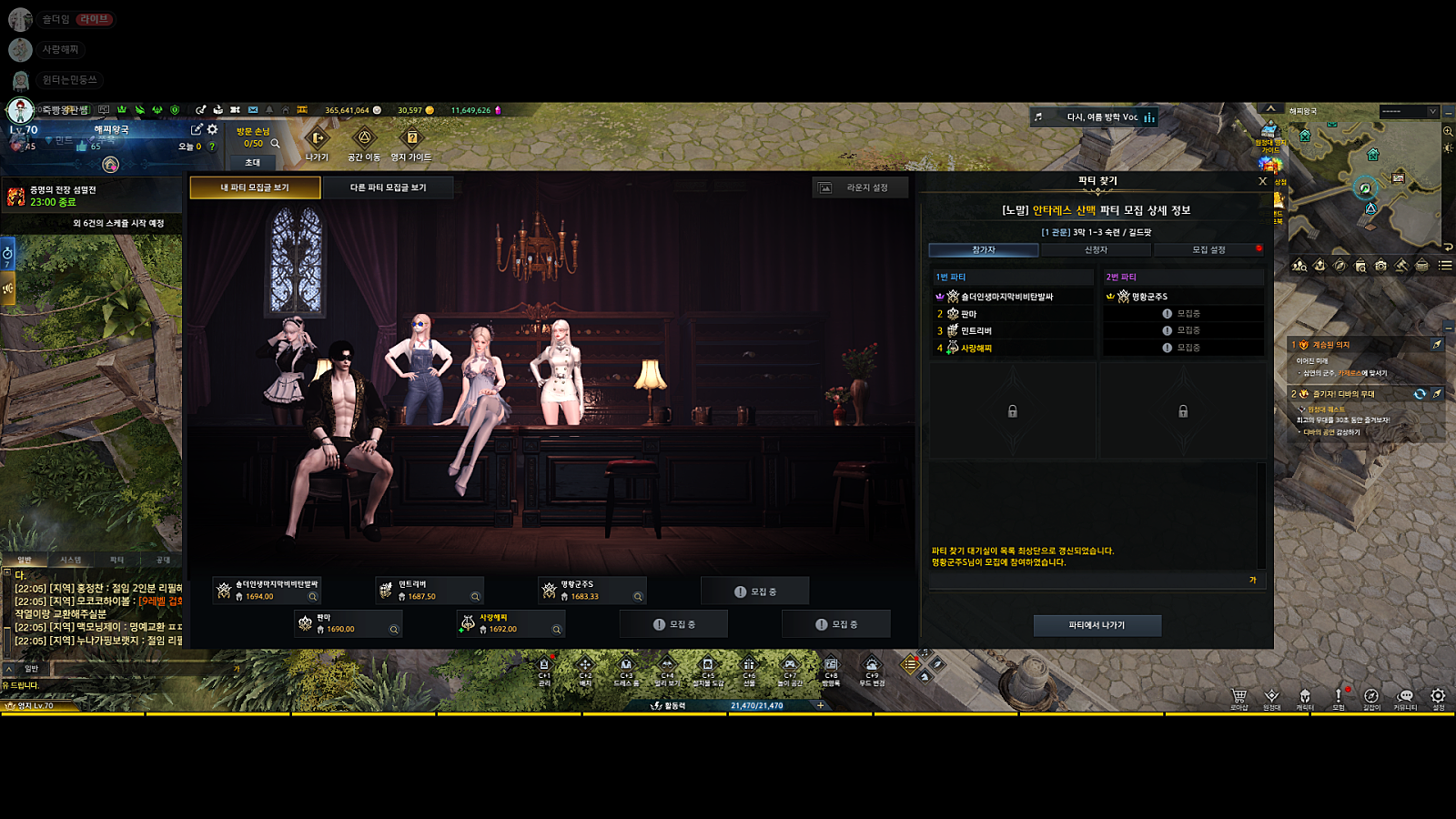This screenshot has width=1456, height=819.
Task: Open the 모집 설정 recruitment settings tab
Action: 1208,249
